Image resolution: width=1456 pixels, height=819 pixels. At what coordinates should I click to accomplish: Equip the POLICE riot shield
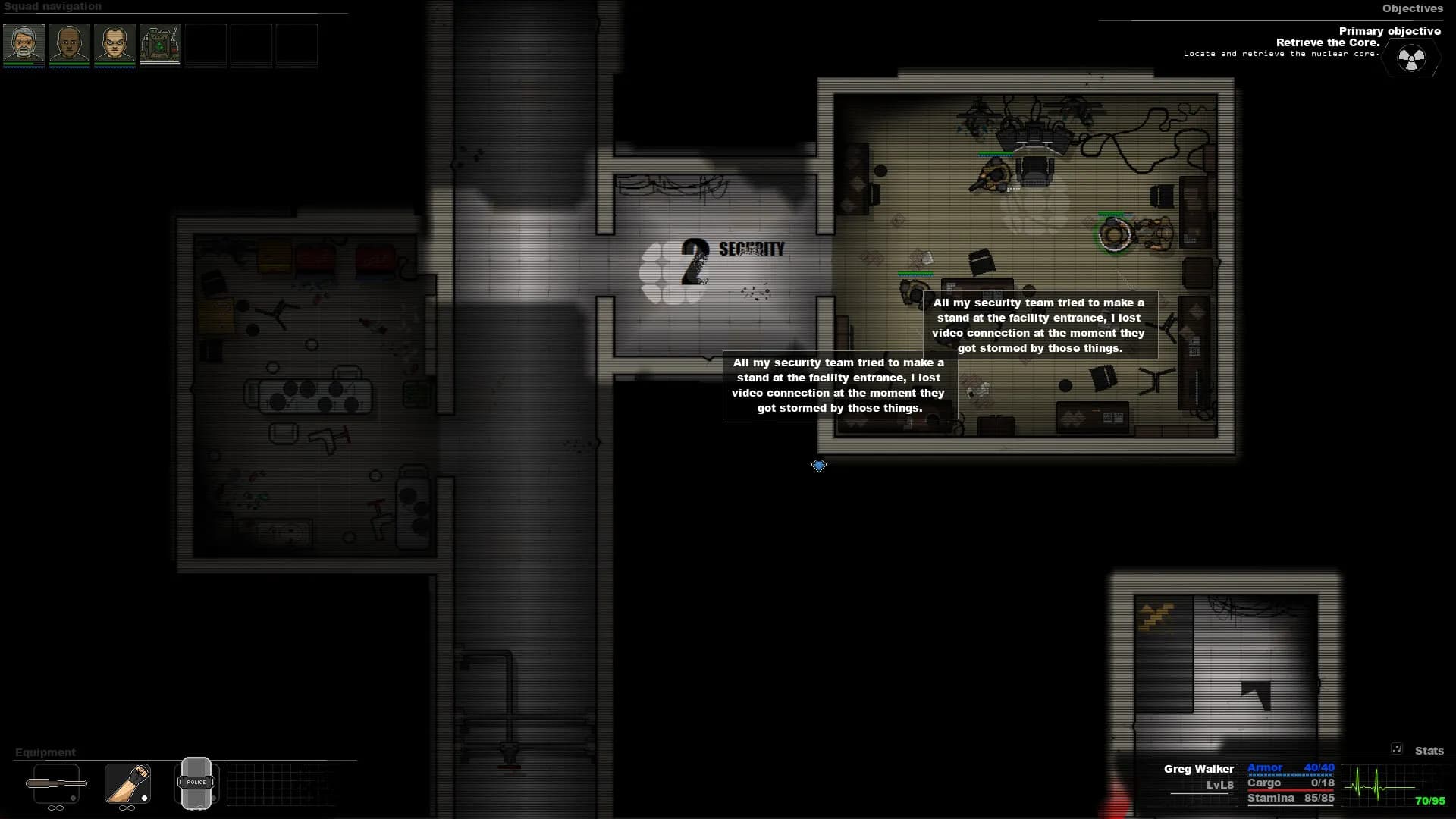[196, 783]
